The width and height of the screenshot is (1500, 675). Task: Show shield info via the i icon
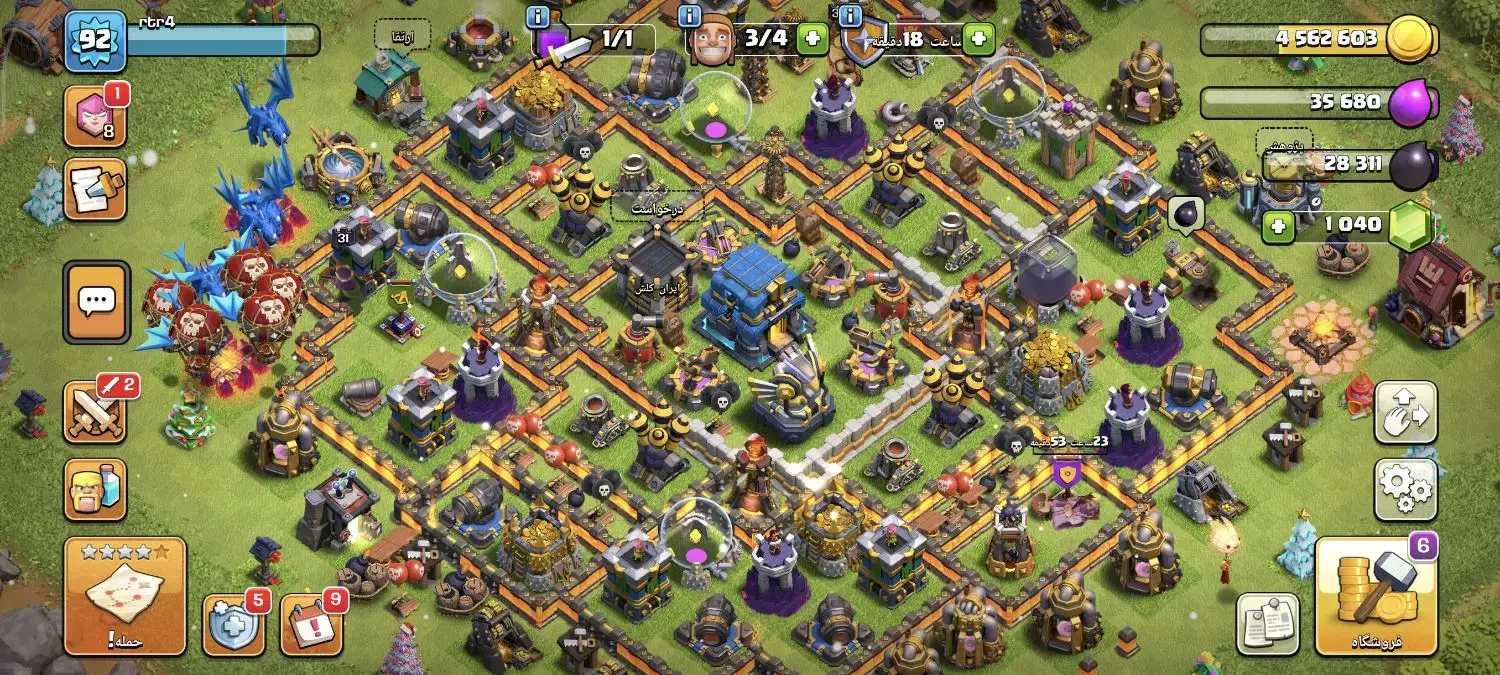click(x=850, y=16)
